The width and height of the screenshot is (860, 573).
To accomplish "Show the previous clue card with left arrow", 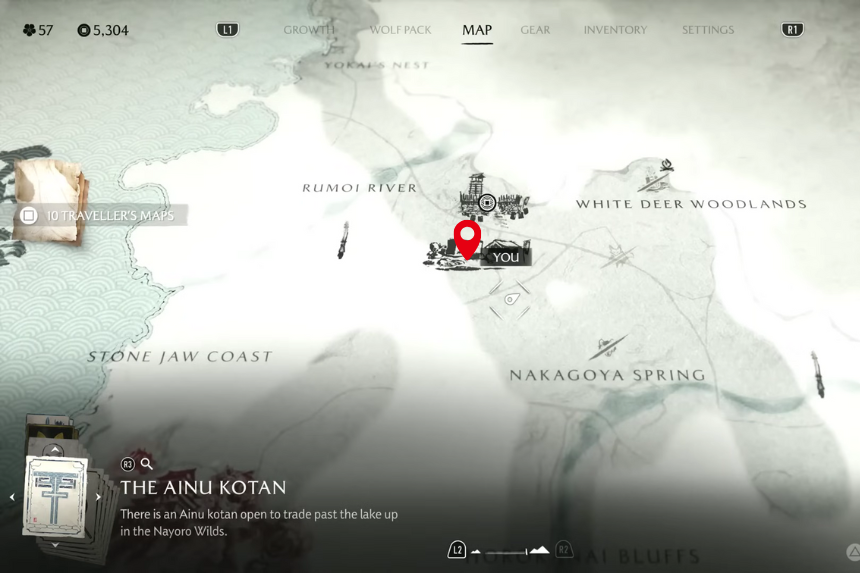I will [12, 497].
